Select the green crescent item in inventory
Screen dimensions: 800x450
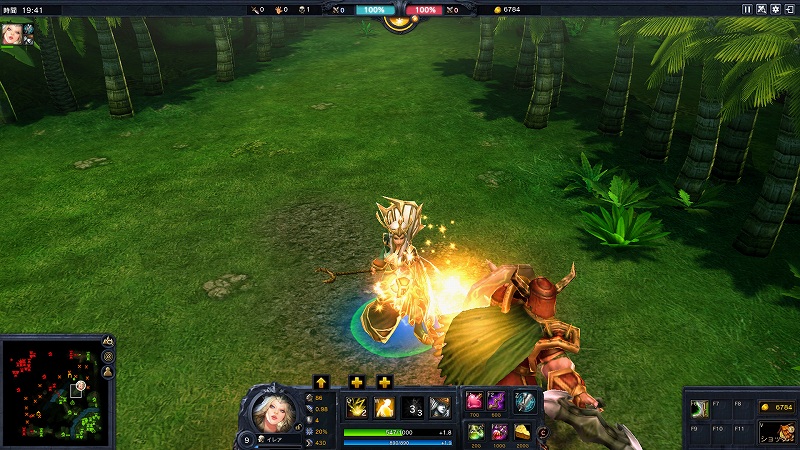pyautogui.click(x=702, y=407)
